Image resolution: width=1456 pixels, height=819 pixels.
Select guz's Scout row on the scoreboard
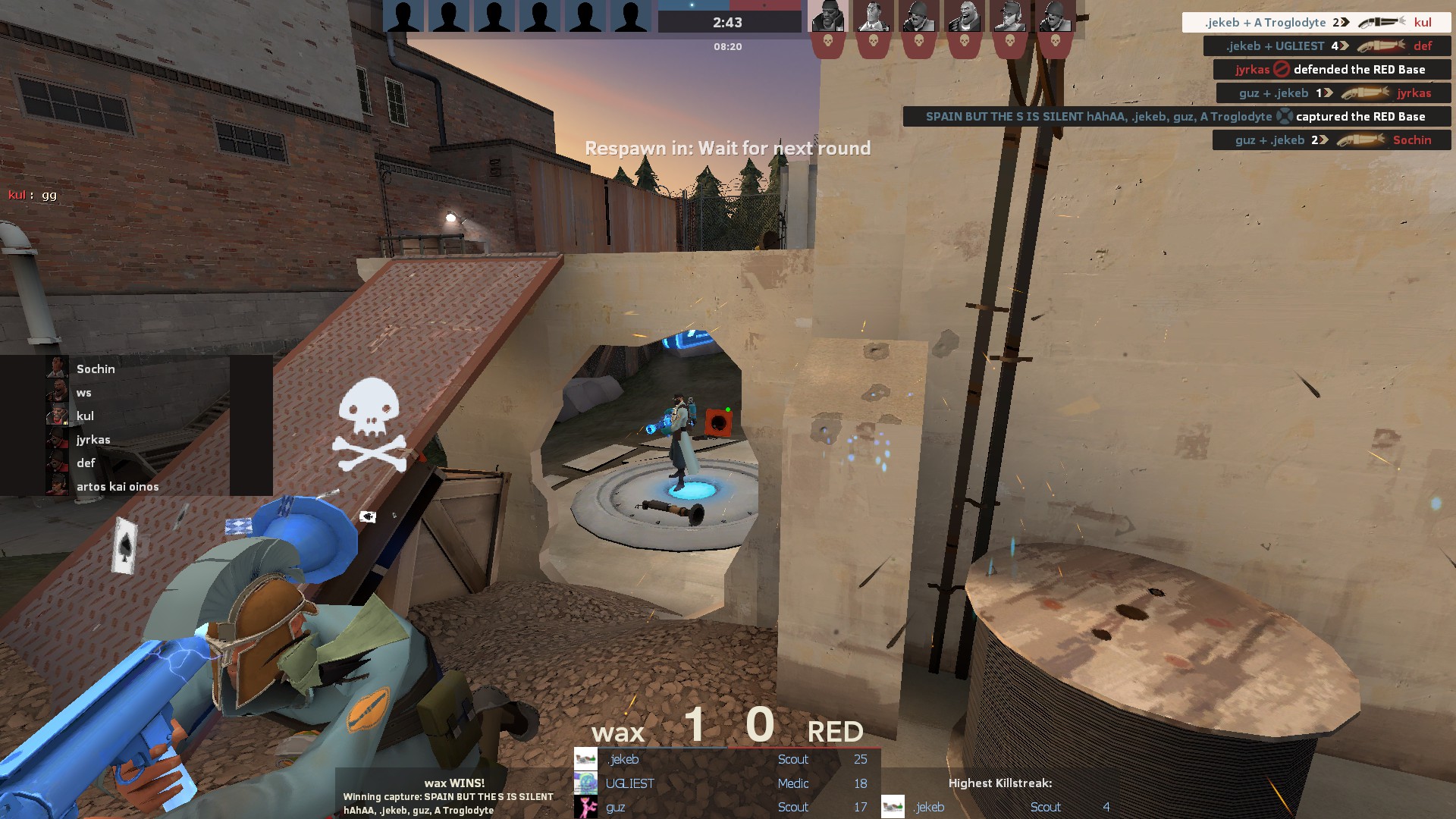pos(726,807)
